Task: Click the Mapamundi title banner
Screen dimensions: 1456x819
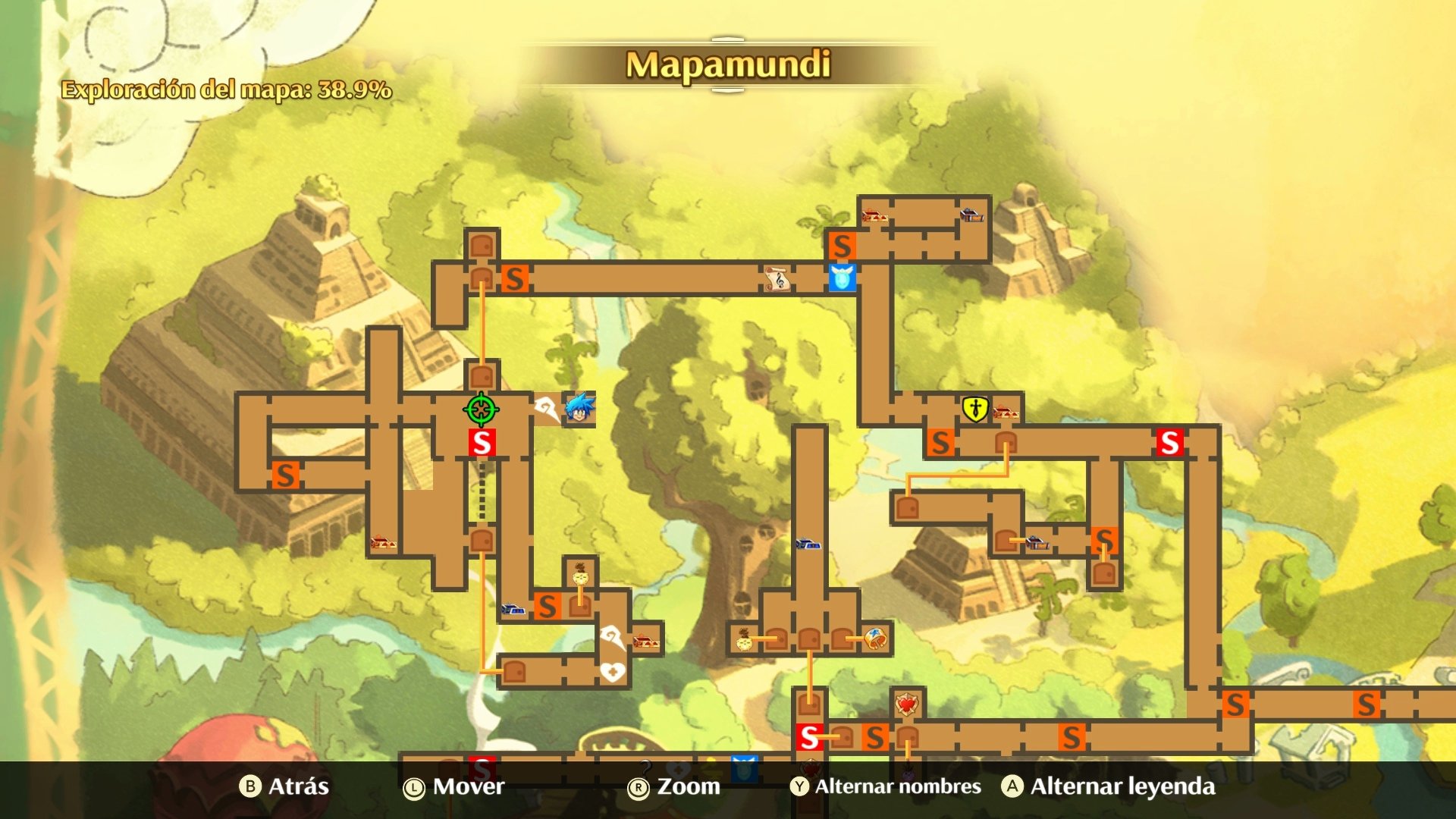Action: (727, 64)
